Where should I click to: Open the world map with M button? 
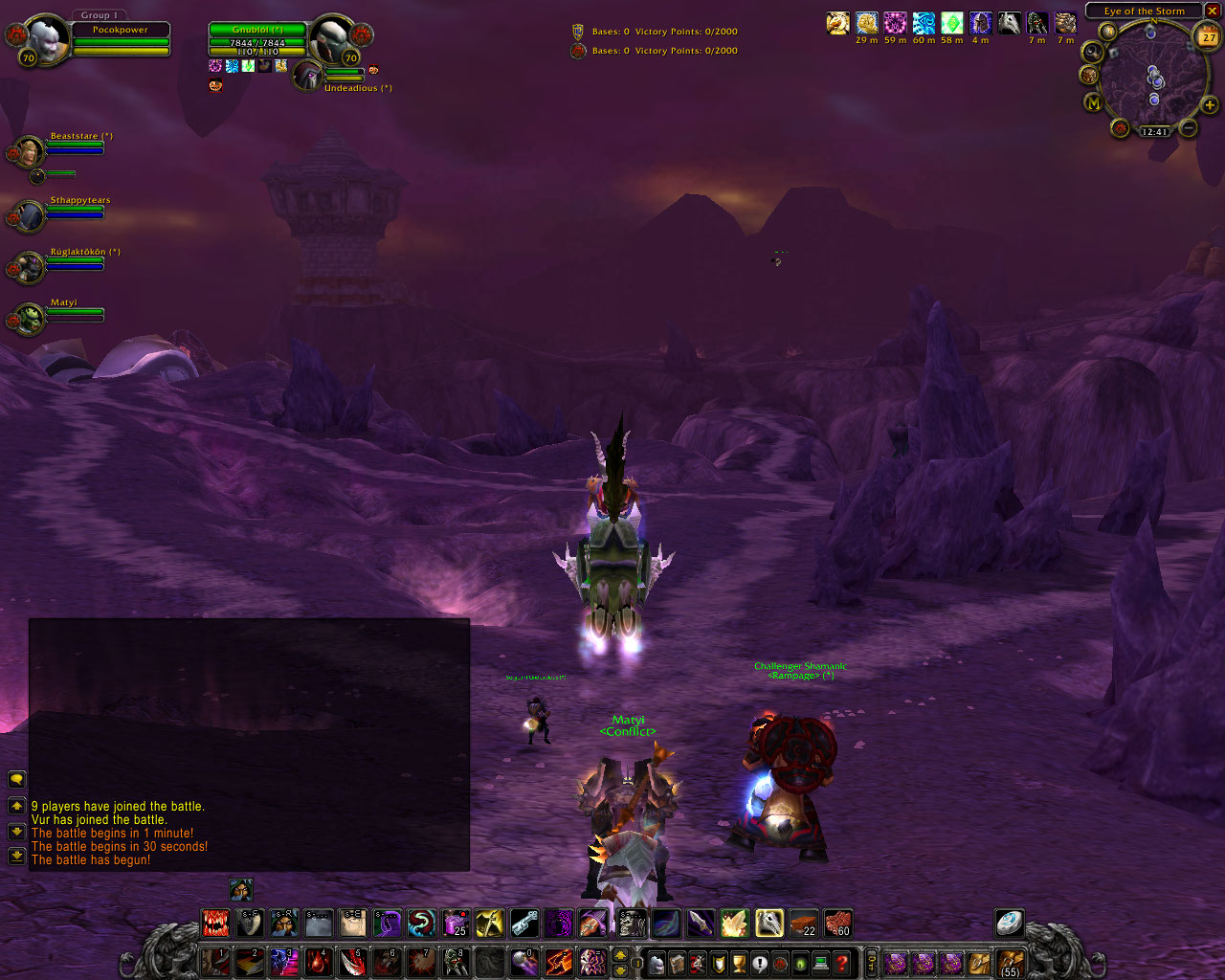[x=1093, y=102]
